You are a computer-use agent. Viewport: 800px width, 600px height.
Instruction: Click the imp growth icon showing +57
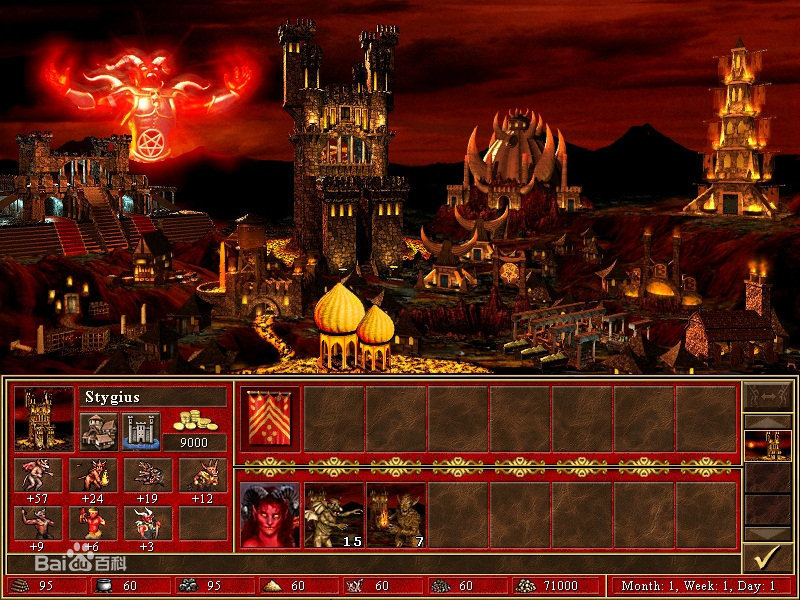[39, 474]
